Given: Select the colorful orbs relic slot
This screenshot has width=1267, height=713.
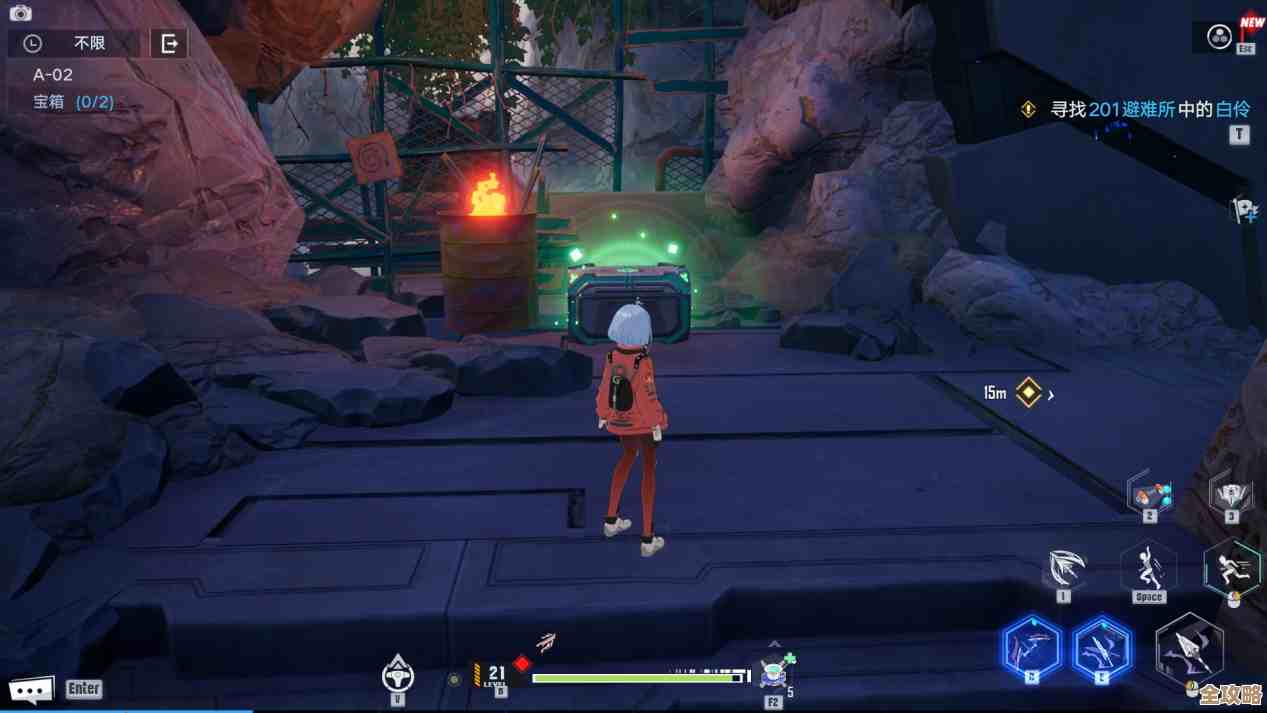Looking at the screenshot, I should (x=1149, y=493).
